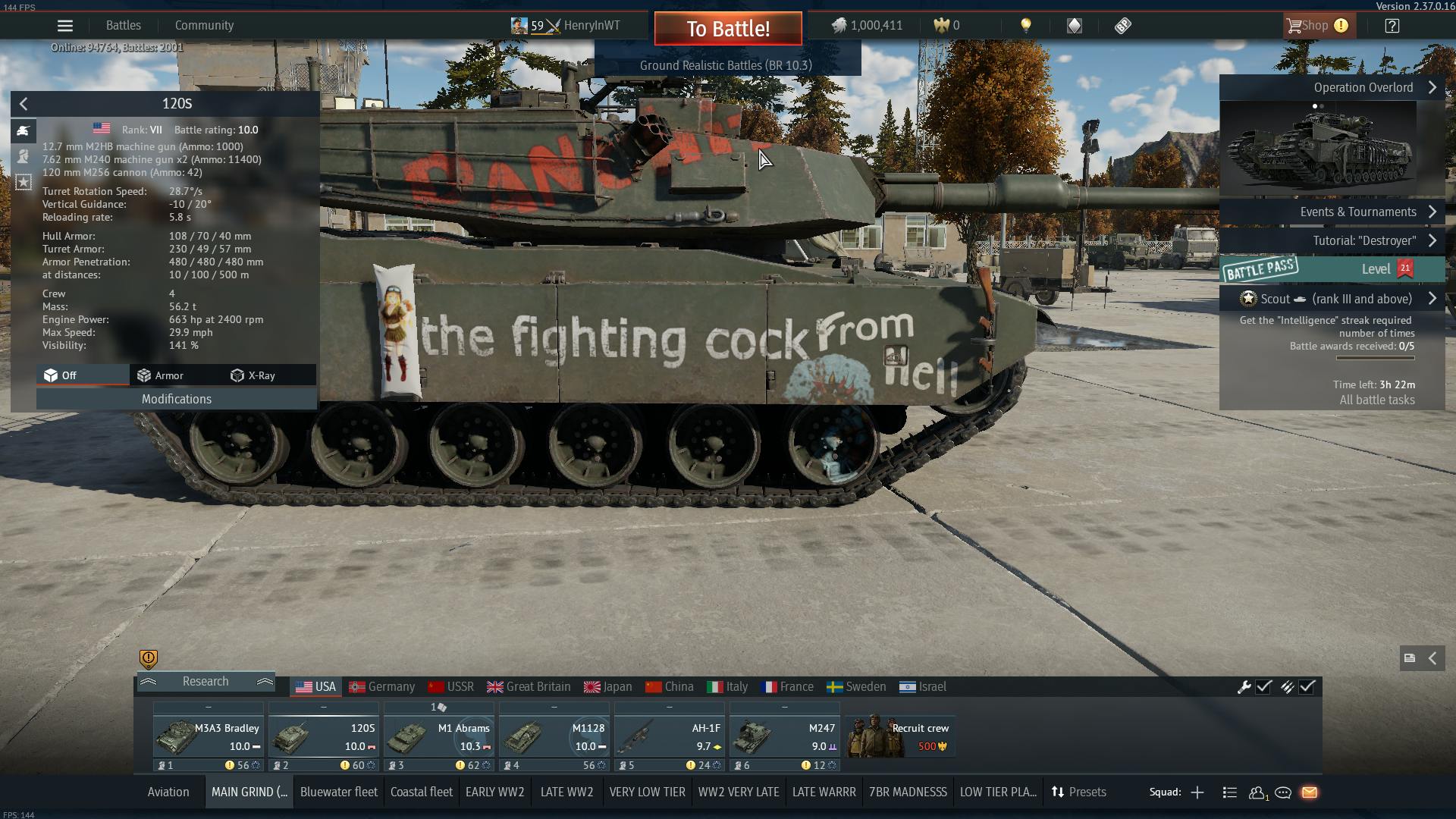Start the match with To Battle!
Image resolution: width=1456 pixels, height=819 pixels.
click(x=727, y=29)
